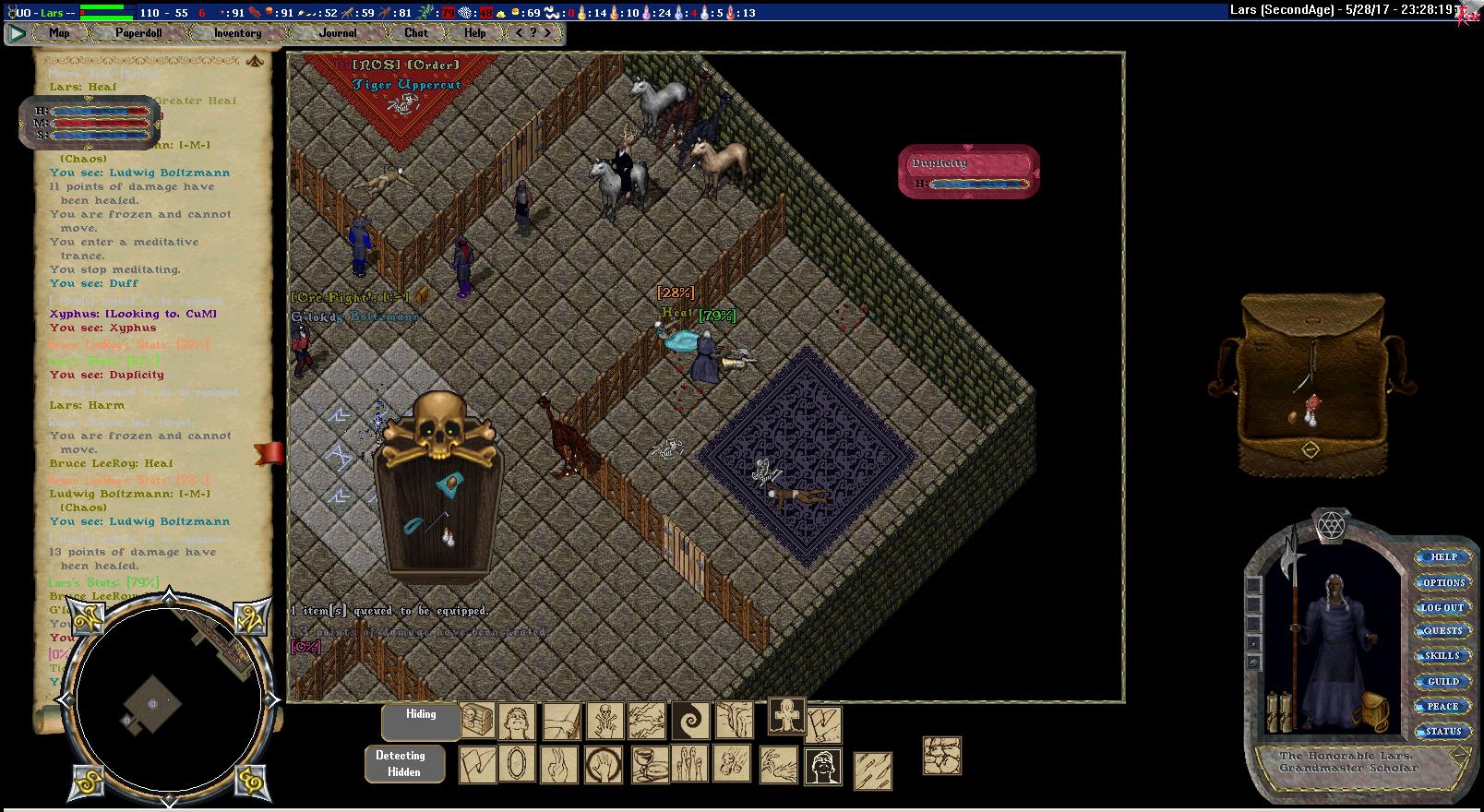1484x812 pixels.
Task: Select the black spiral spell icon
Action: [689, 721]
